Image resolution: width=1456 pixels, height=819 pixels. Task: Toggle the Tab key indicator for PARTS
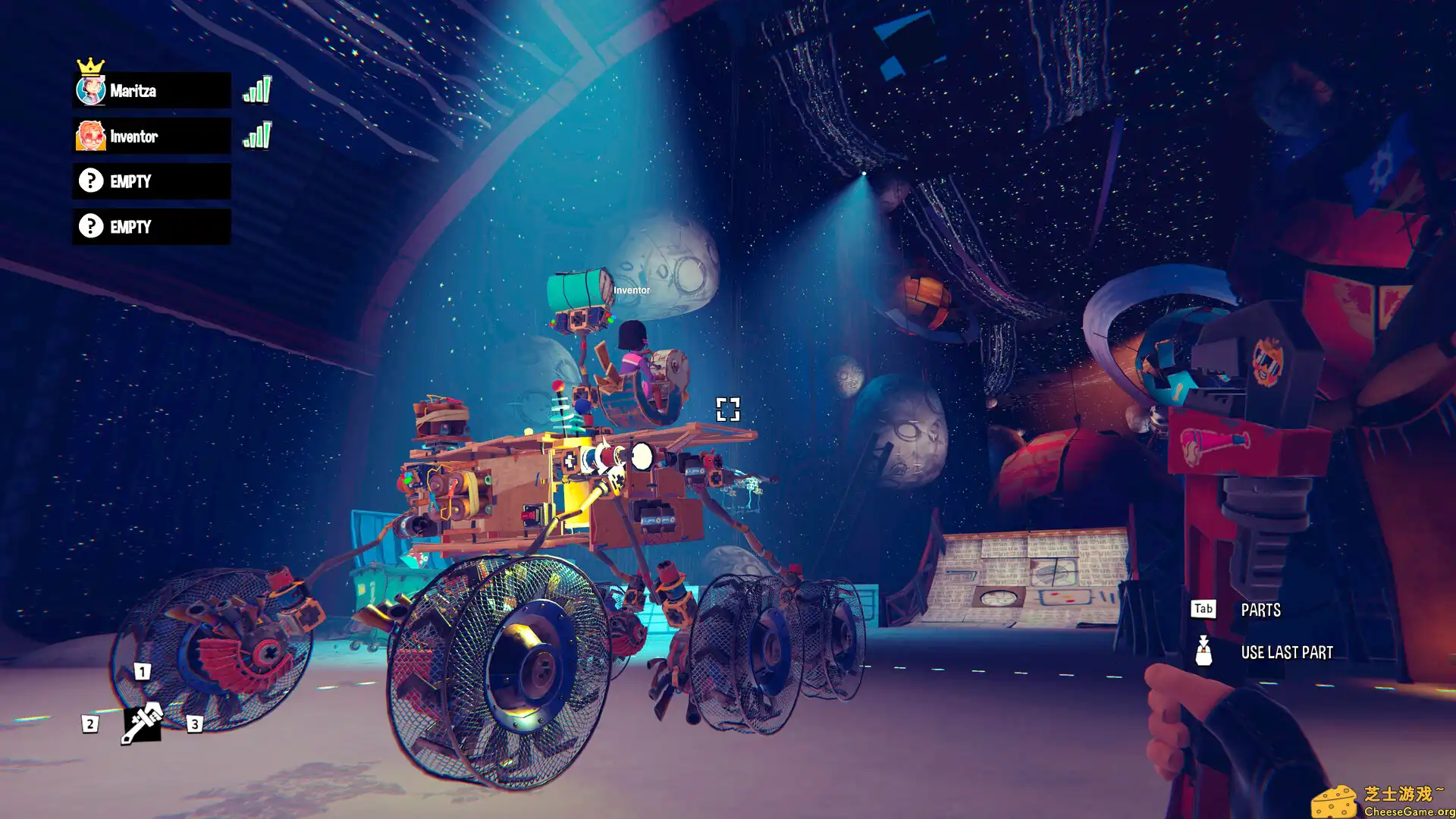point(1203,609)
